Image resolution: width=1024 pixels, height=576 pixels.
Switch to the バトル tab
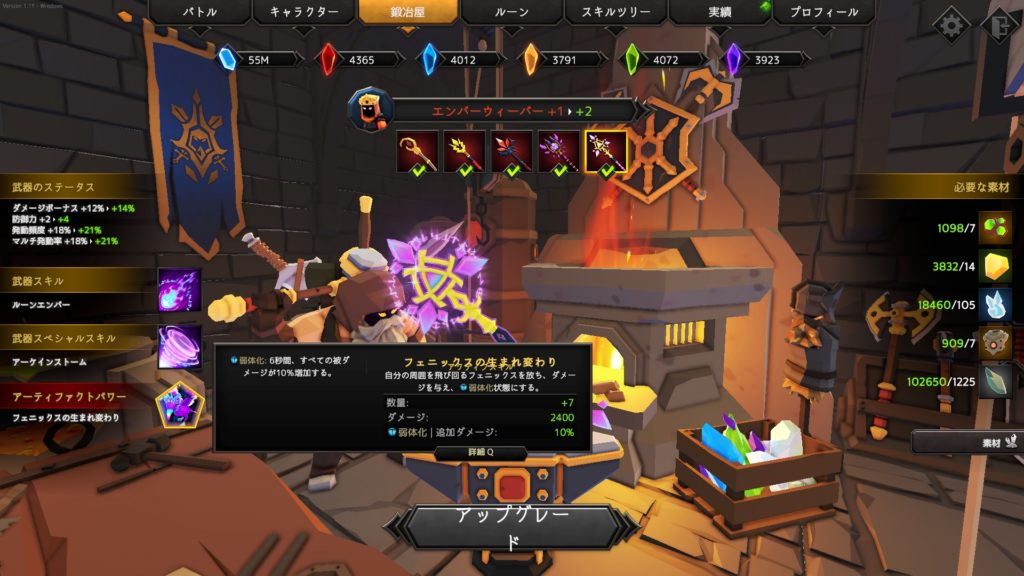pos(199,13)
